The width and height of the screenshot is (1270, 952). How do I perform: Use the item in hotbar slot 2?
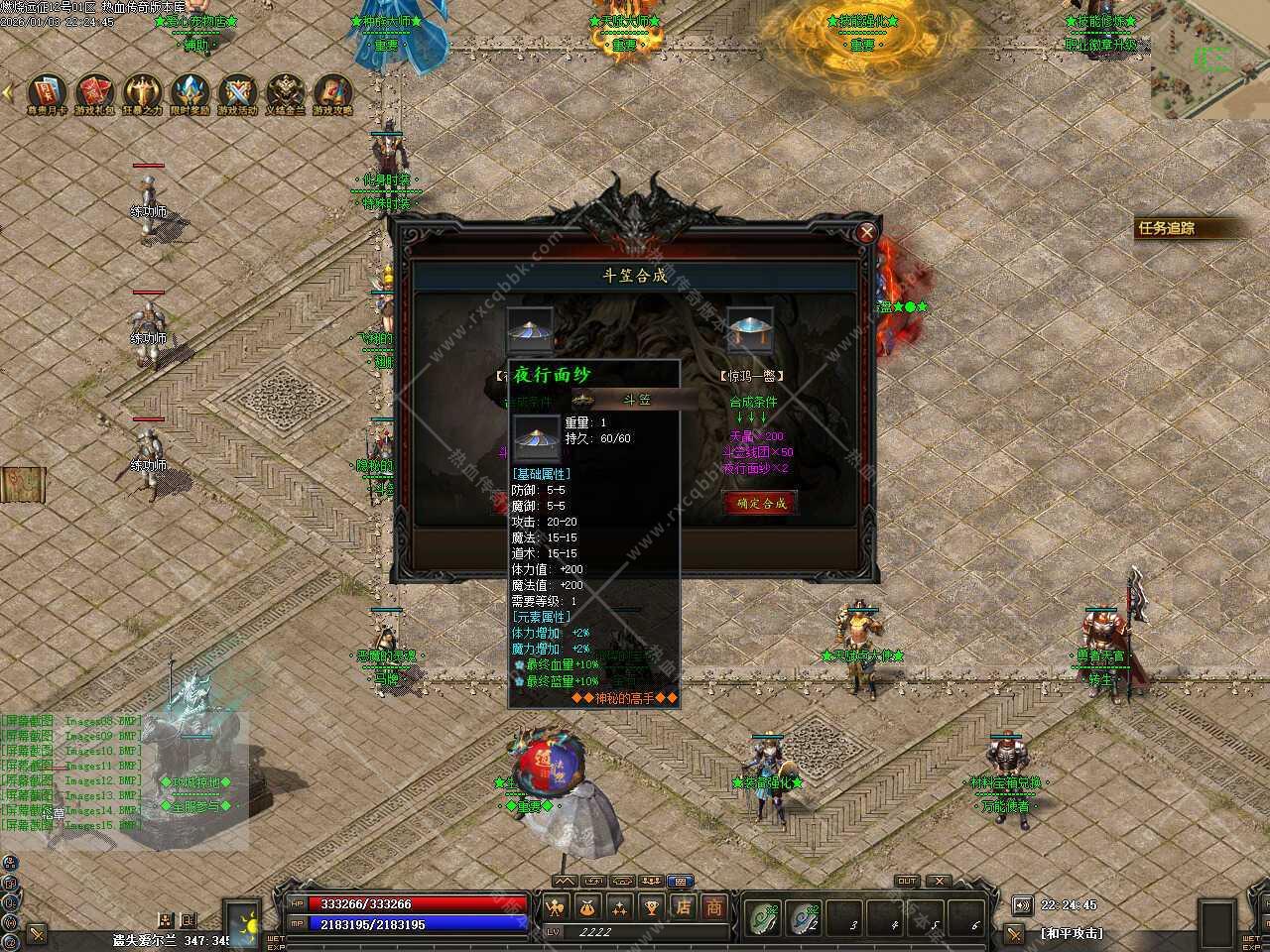(x=805, y=917)
